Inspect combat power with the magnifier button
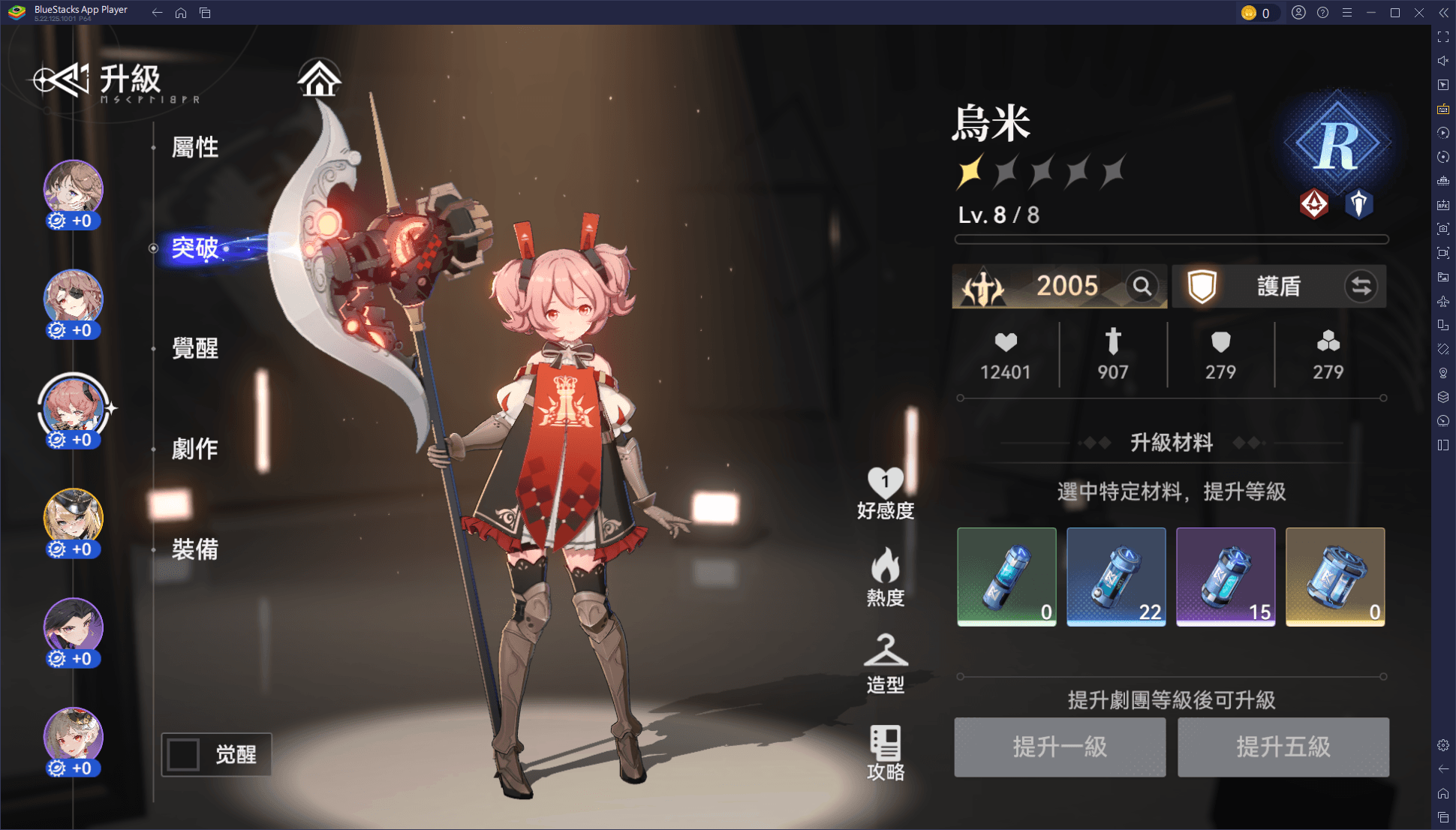1456x830 pixels. [x=1142, y=286]
